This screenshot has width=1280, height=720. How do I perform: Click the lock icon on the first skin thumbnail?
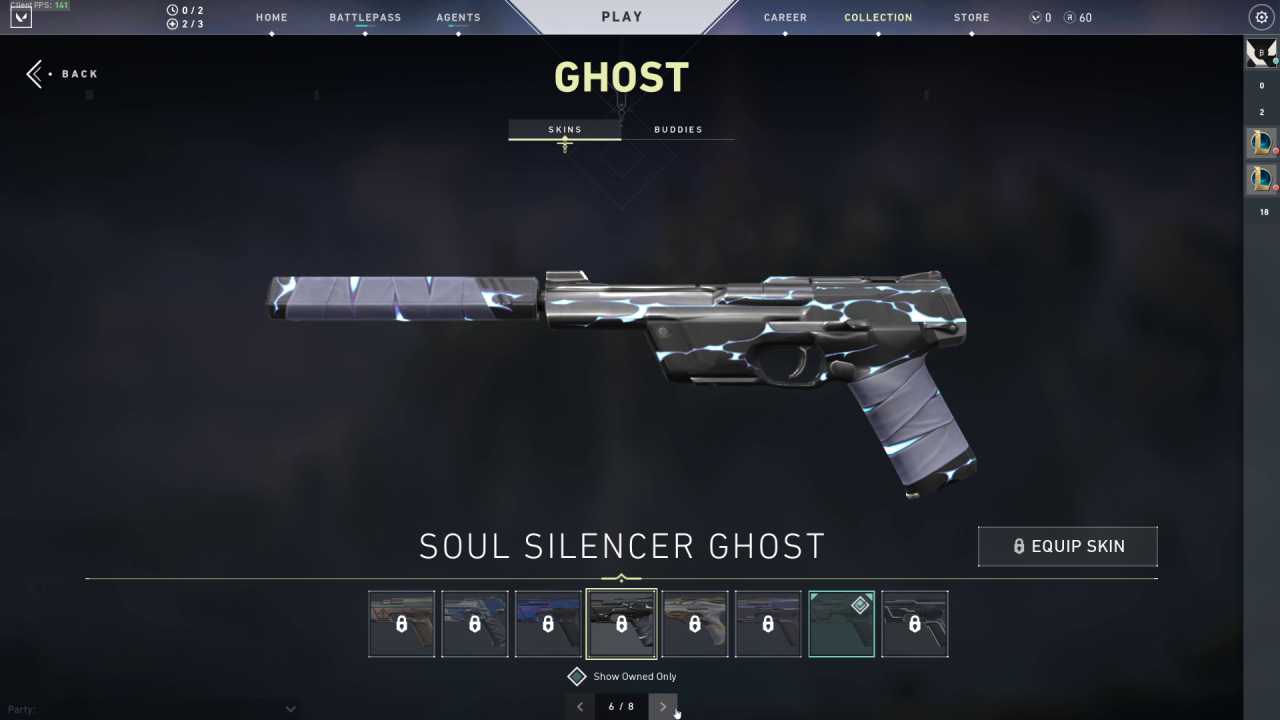pos(401,624)
